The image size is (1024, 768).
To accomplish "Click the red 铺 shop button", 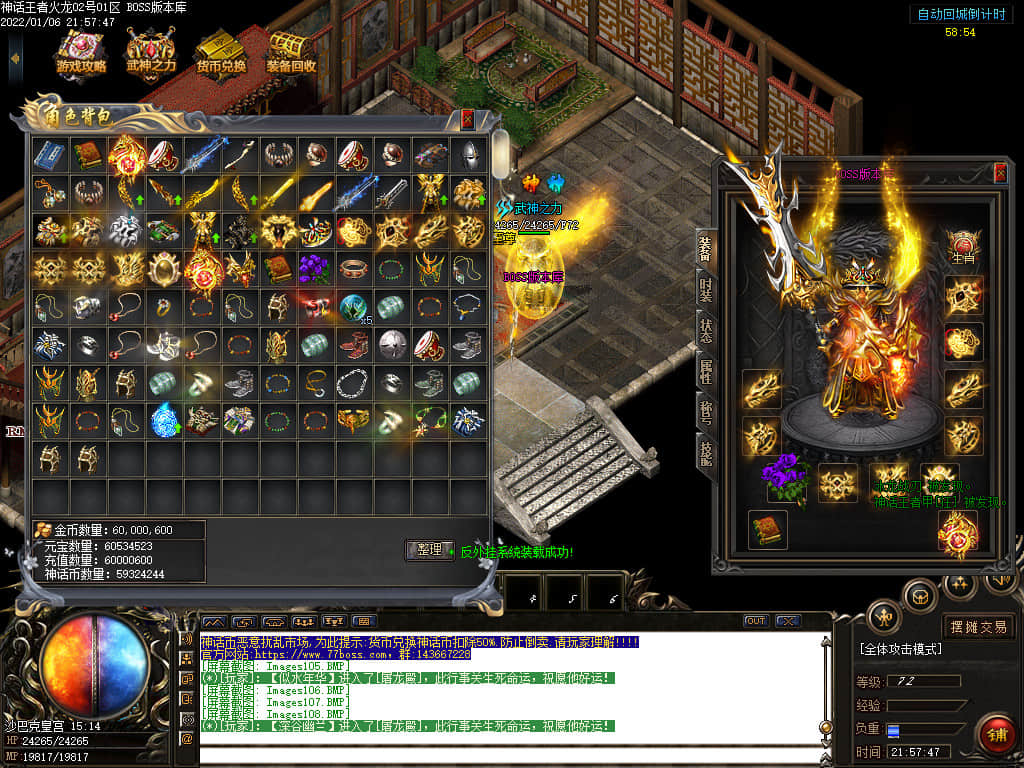I will point(996,735).
